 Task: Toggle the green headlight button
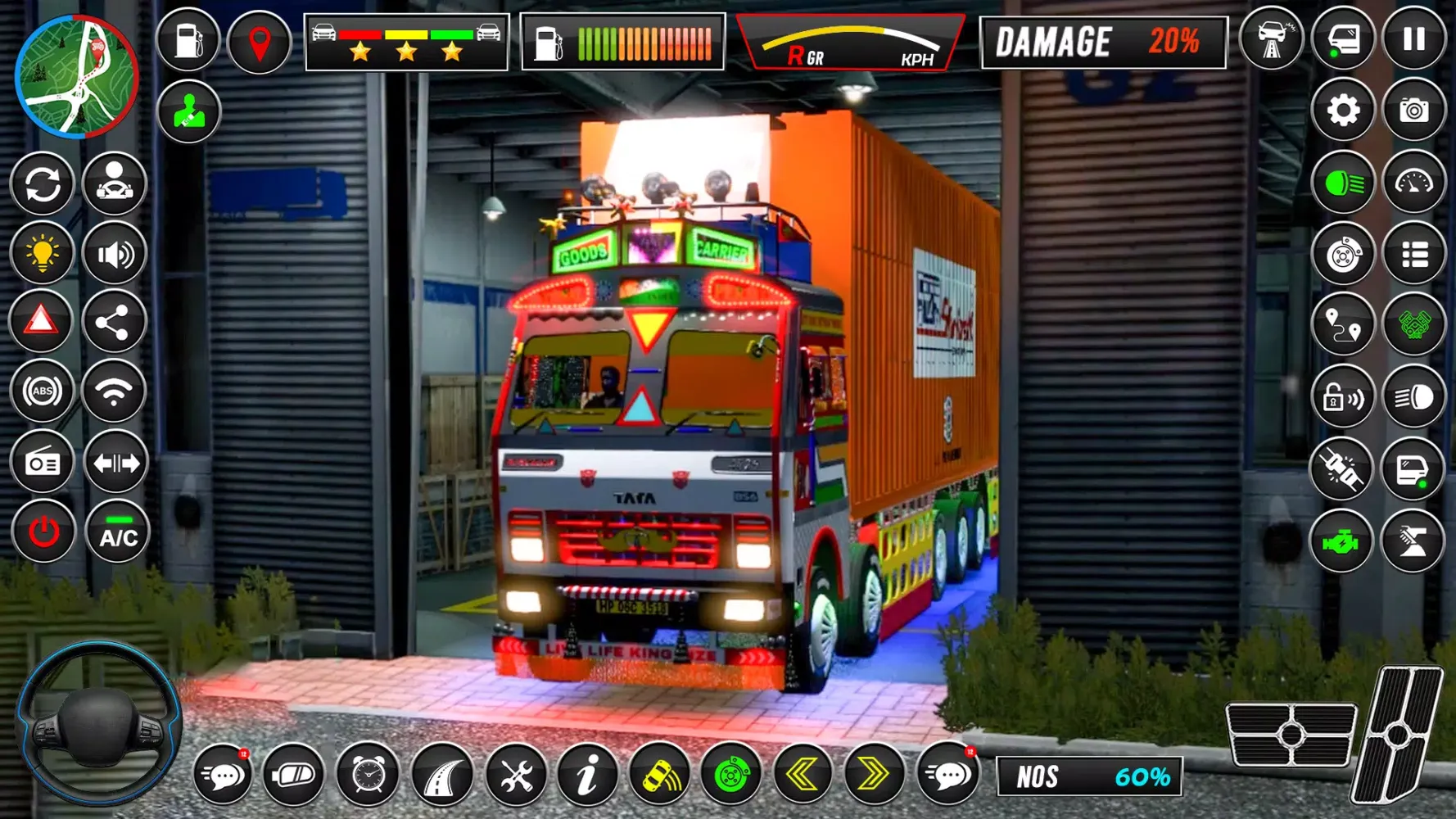pyautogui.click(x=1343, y=183)
